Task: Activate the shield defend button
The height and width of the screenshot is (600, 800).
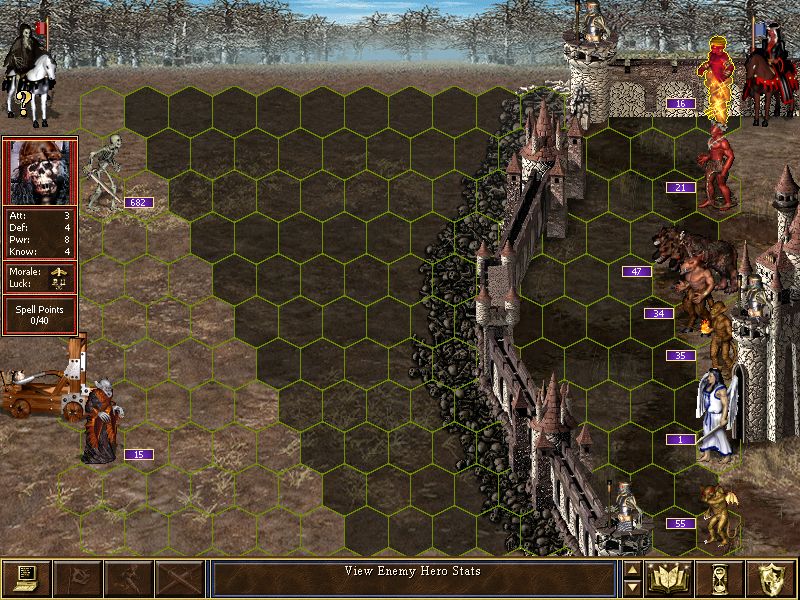Action: (x=770, y=577)
